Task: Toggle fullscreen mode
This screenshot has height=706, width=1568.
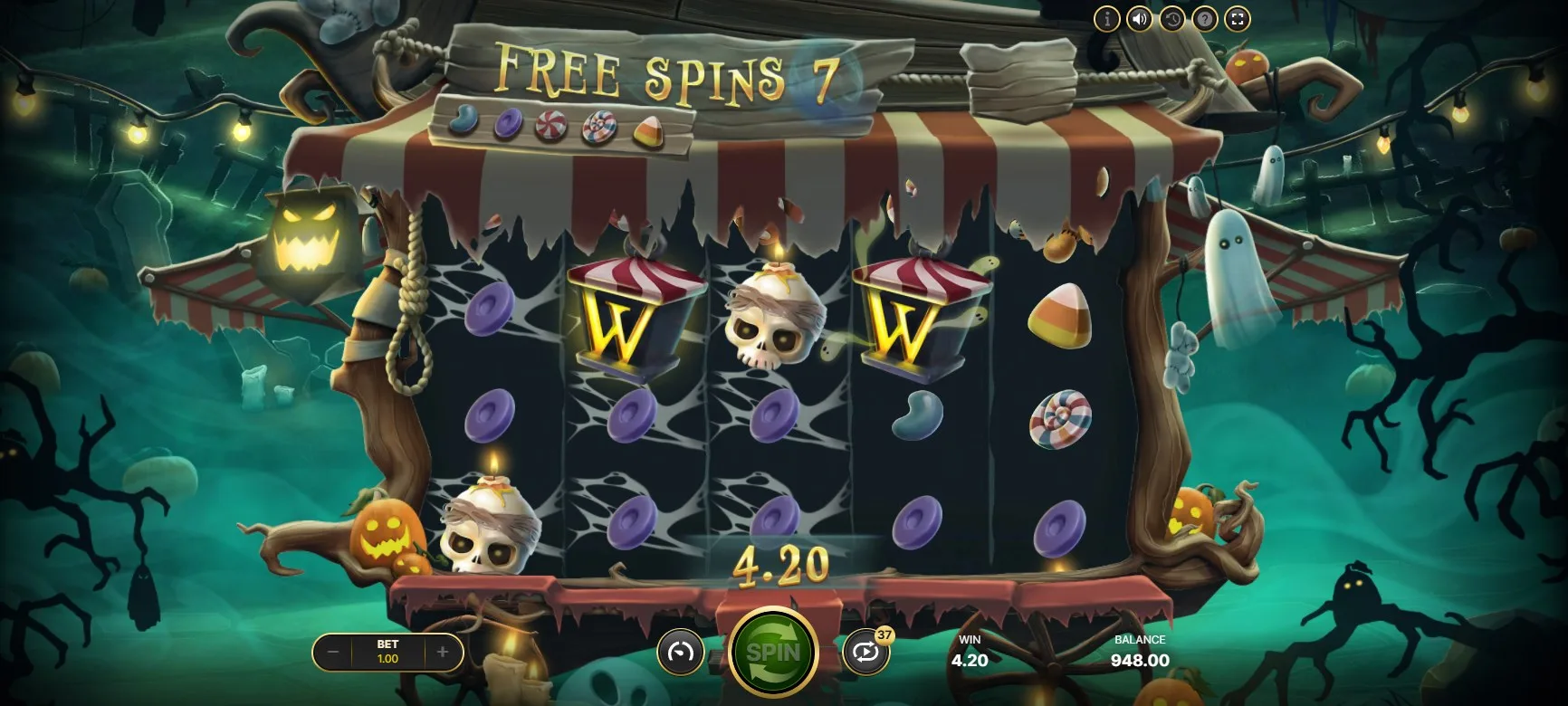Action: click(x=1238, y=19)
